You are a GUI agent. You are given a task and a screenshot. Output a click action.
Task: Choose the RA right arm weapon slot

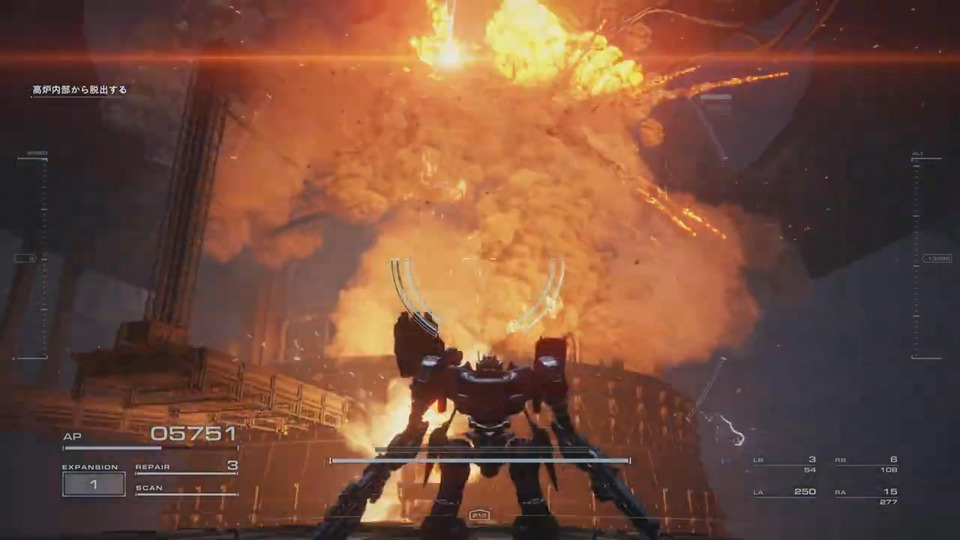[x=866, y=496]
